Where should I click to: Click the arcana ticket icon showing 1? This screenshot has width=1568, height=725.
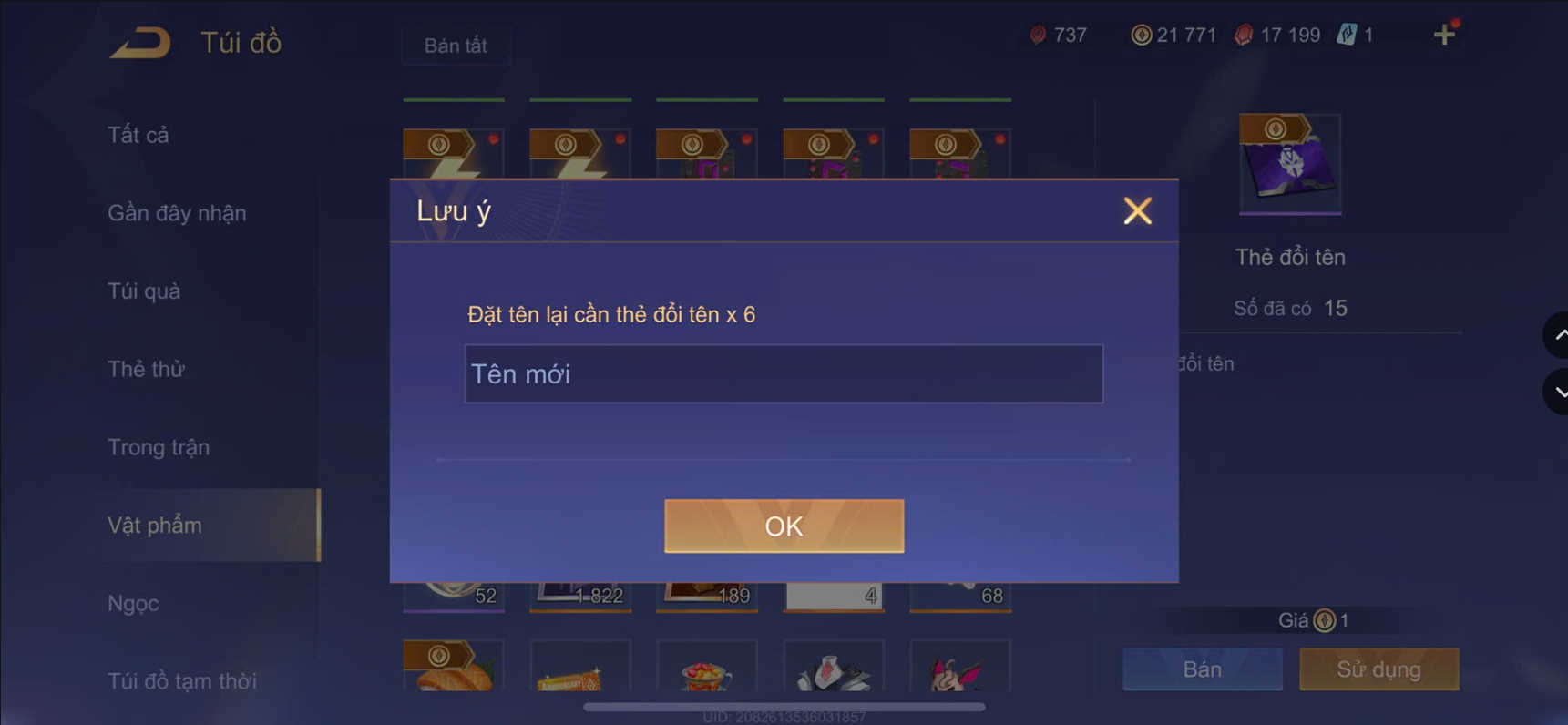1347,34
